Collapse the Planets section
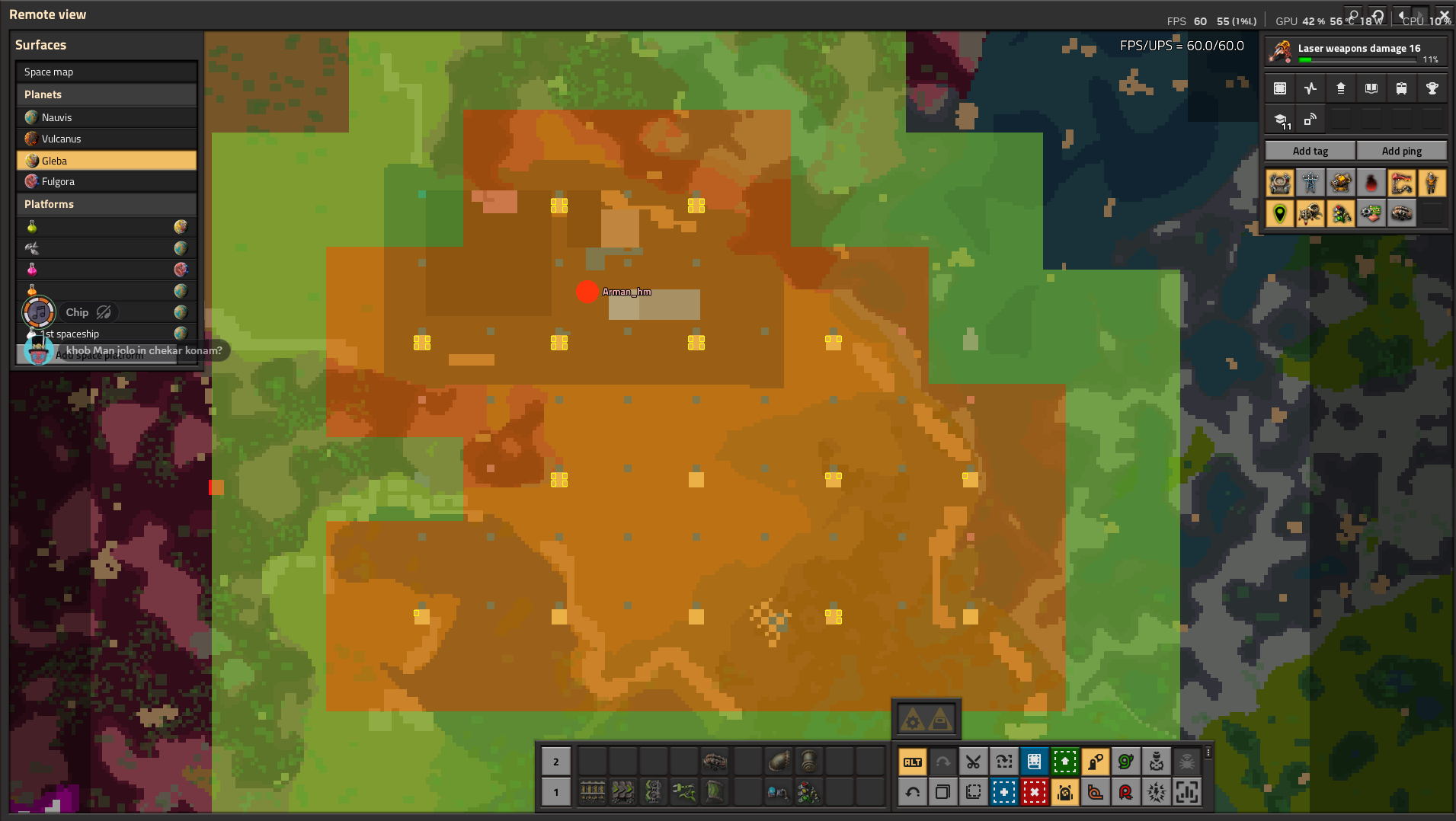This screenshot has height=821, width=1456. [106, 94]
